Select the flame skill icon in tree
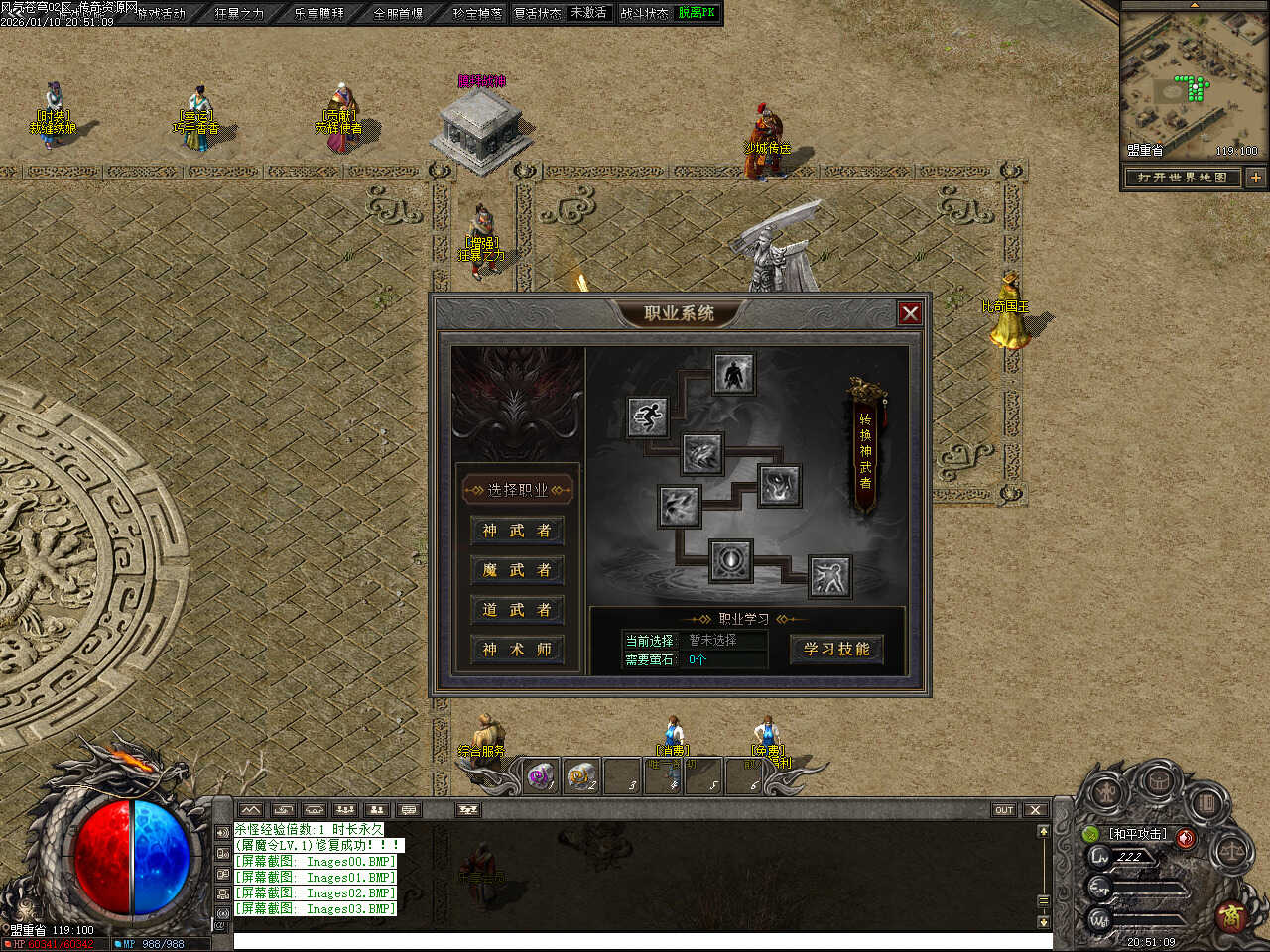Viewport: 1270px width, 952px height. click(x=780, y=486)
